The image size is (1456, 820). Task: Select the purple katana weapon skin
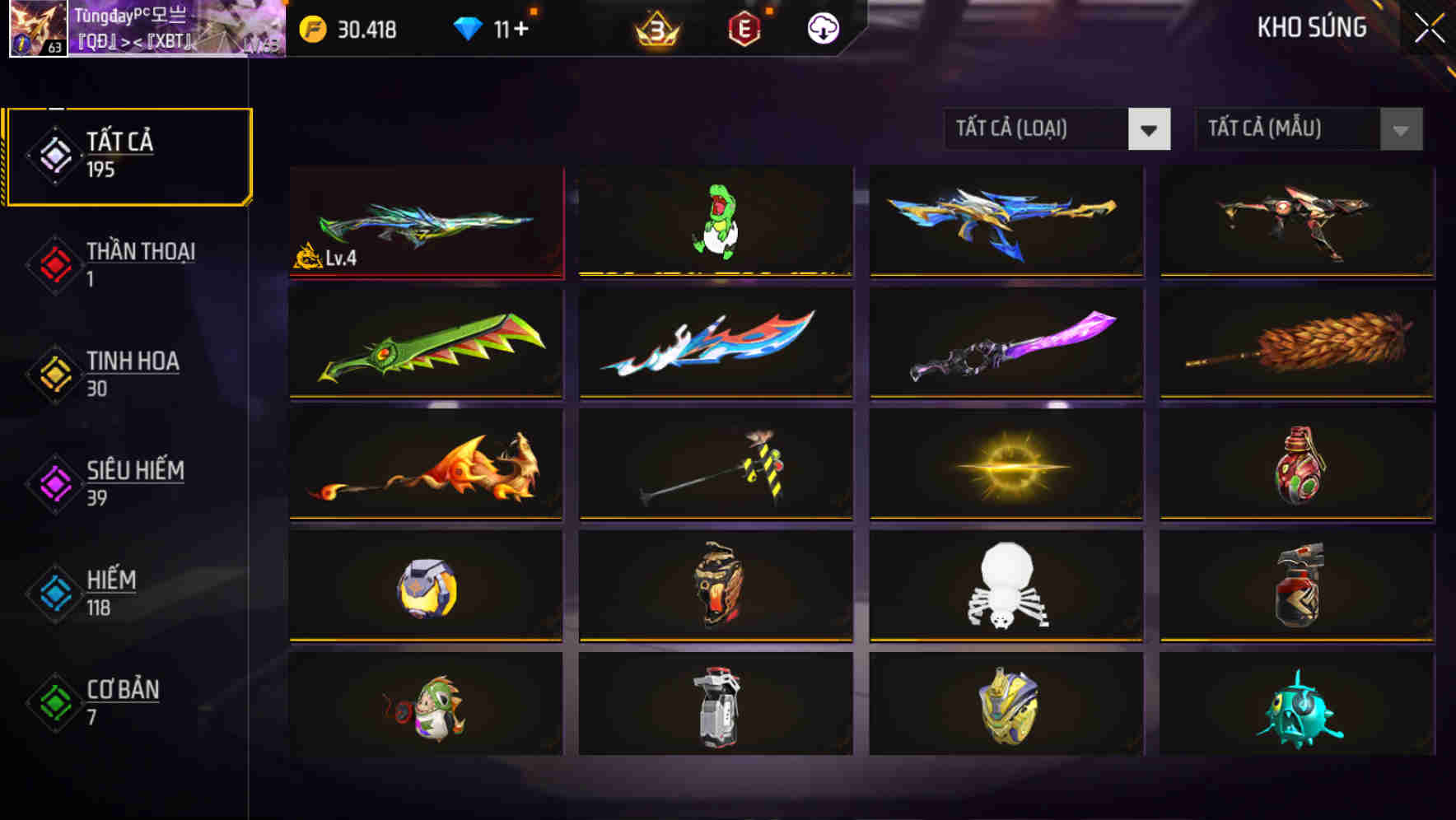pos(1005,343)
